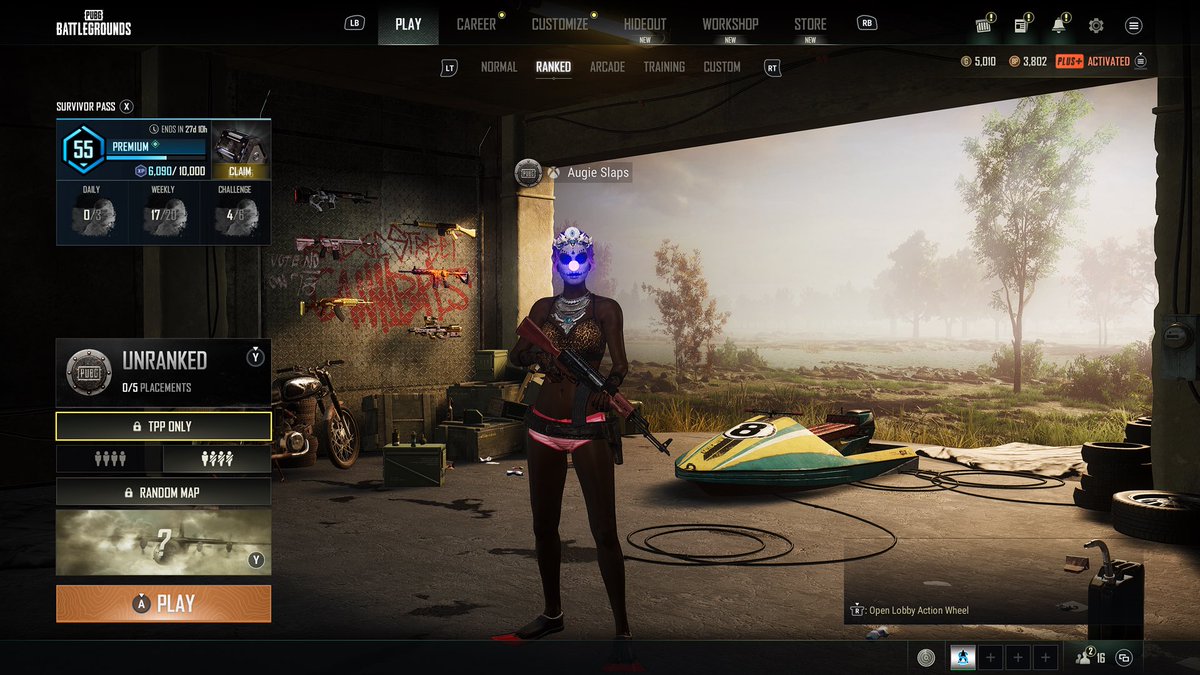Screen dimensions: 1200x675
Task: Start matchmaking with the orange Play button
Action: click(163, 604)
